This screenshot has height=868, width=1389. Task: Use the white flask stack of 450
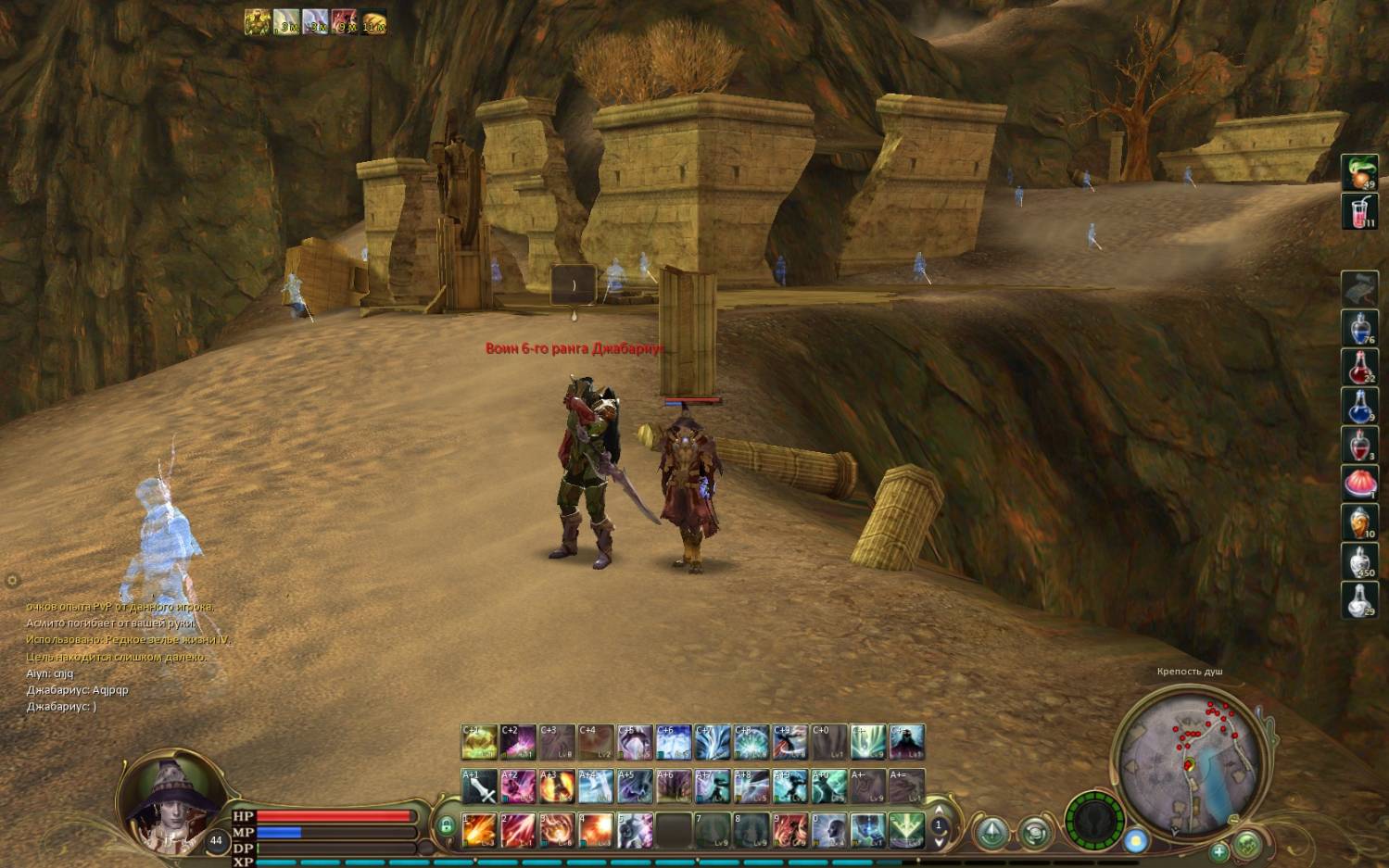1359,561
